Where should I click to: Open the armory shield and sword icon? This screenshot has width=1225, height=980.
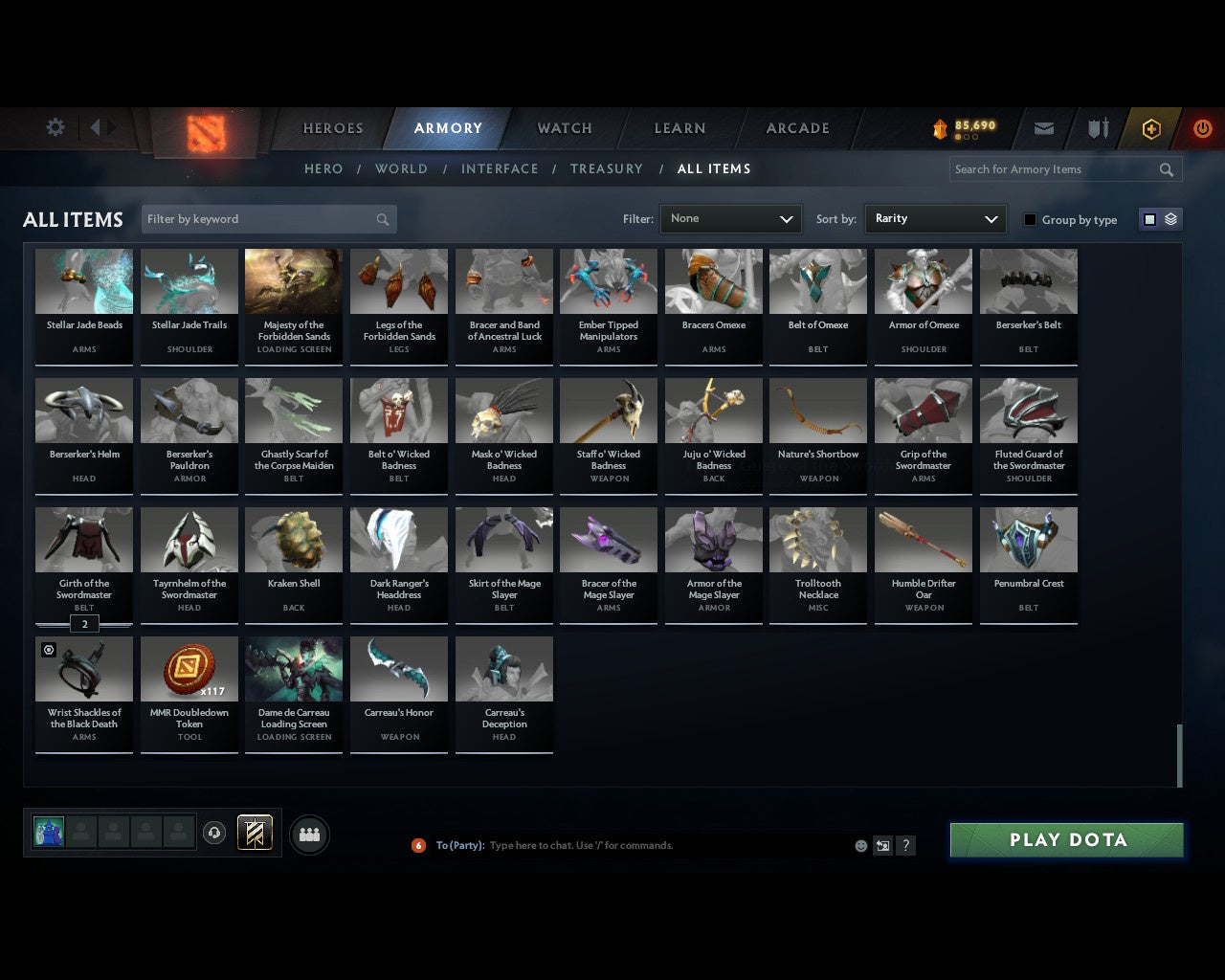tap(1097, 127)
